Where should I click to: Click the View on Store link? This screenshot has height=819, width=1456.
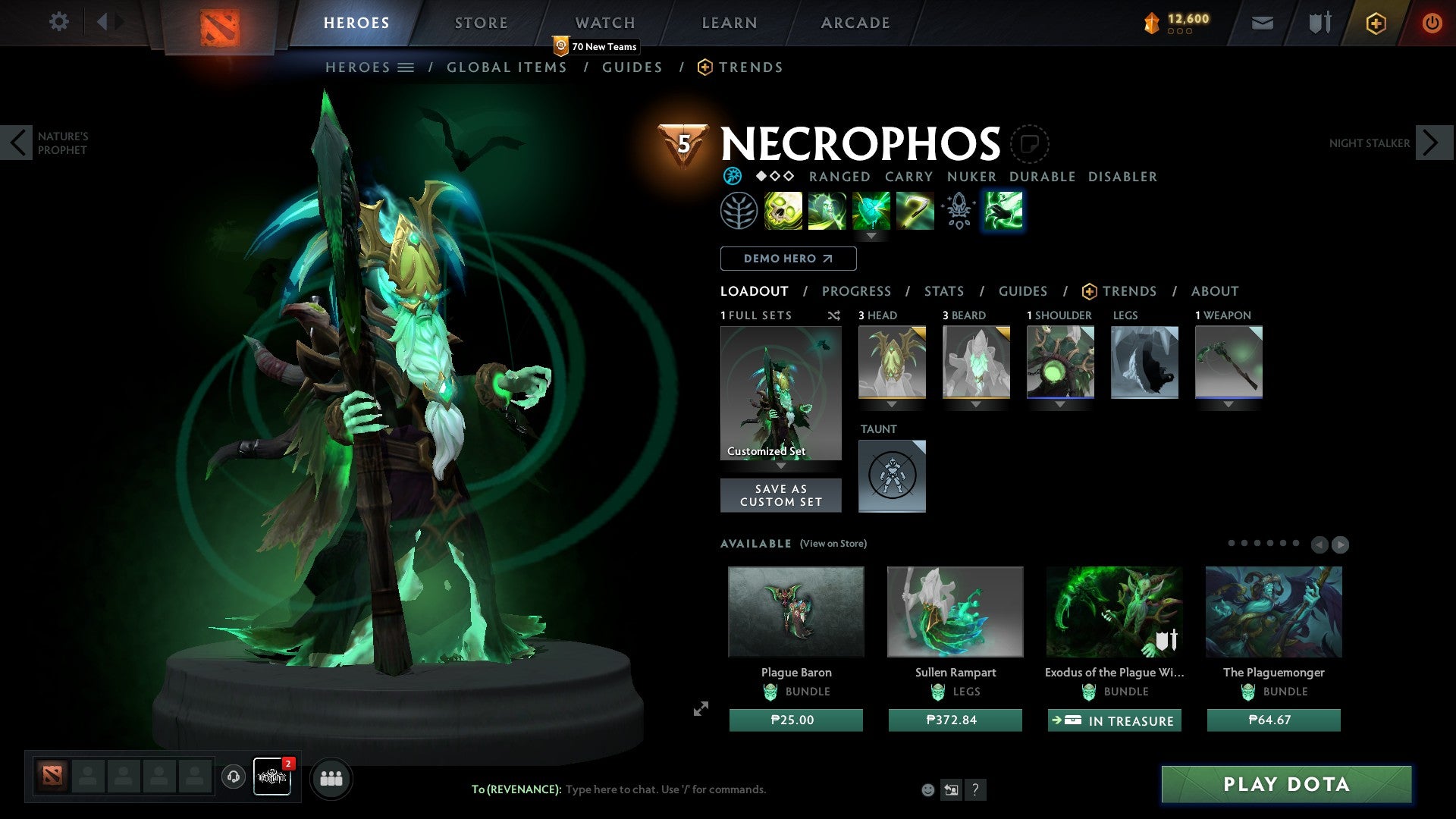833,544
